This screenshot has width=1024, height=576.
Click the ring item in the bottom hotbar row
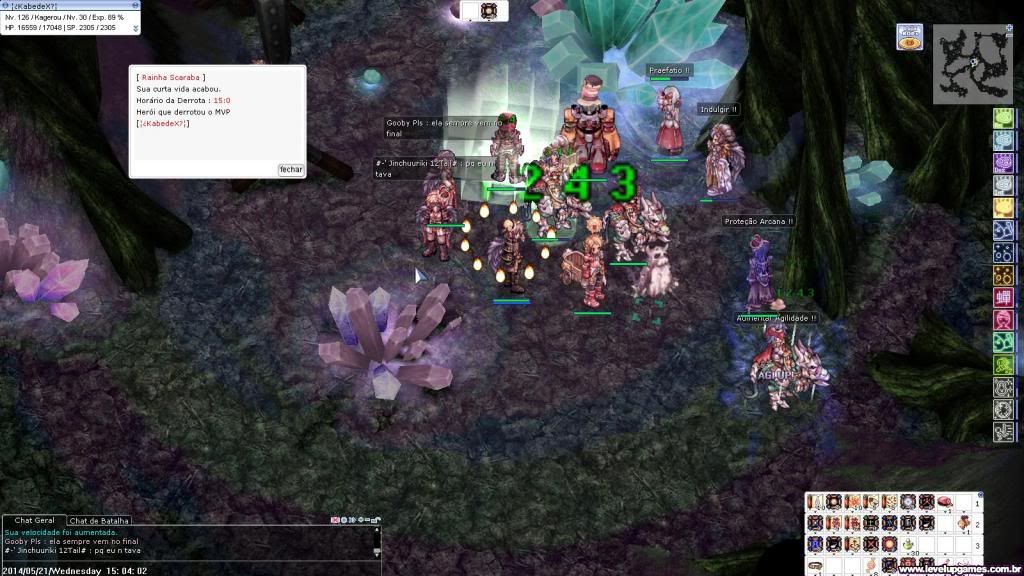pos(815,566)
